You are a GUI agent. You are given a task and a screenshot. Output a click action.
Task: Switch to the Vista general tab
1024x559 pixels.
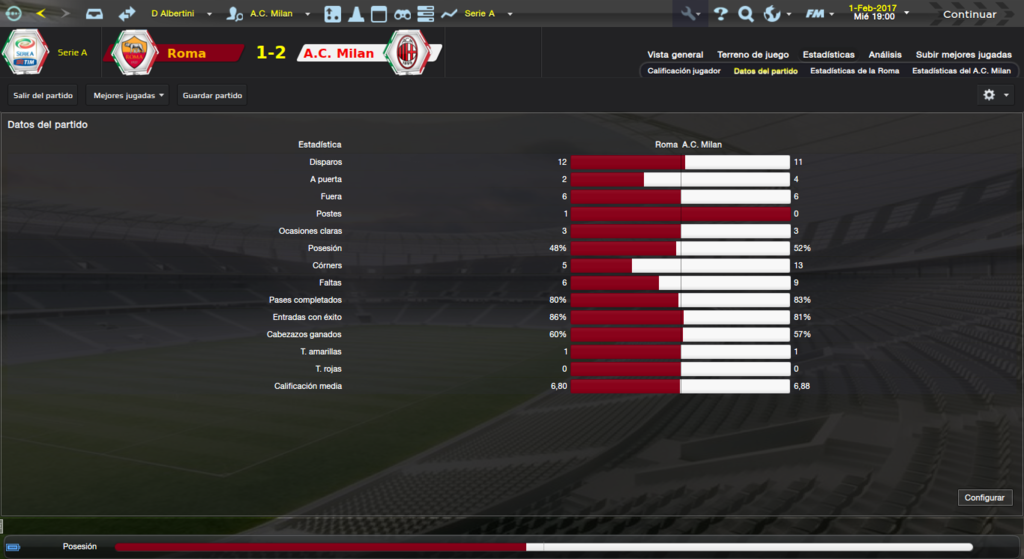675,55
